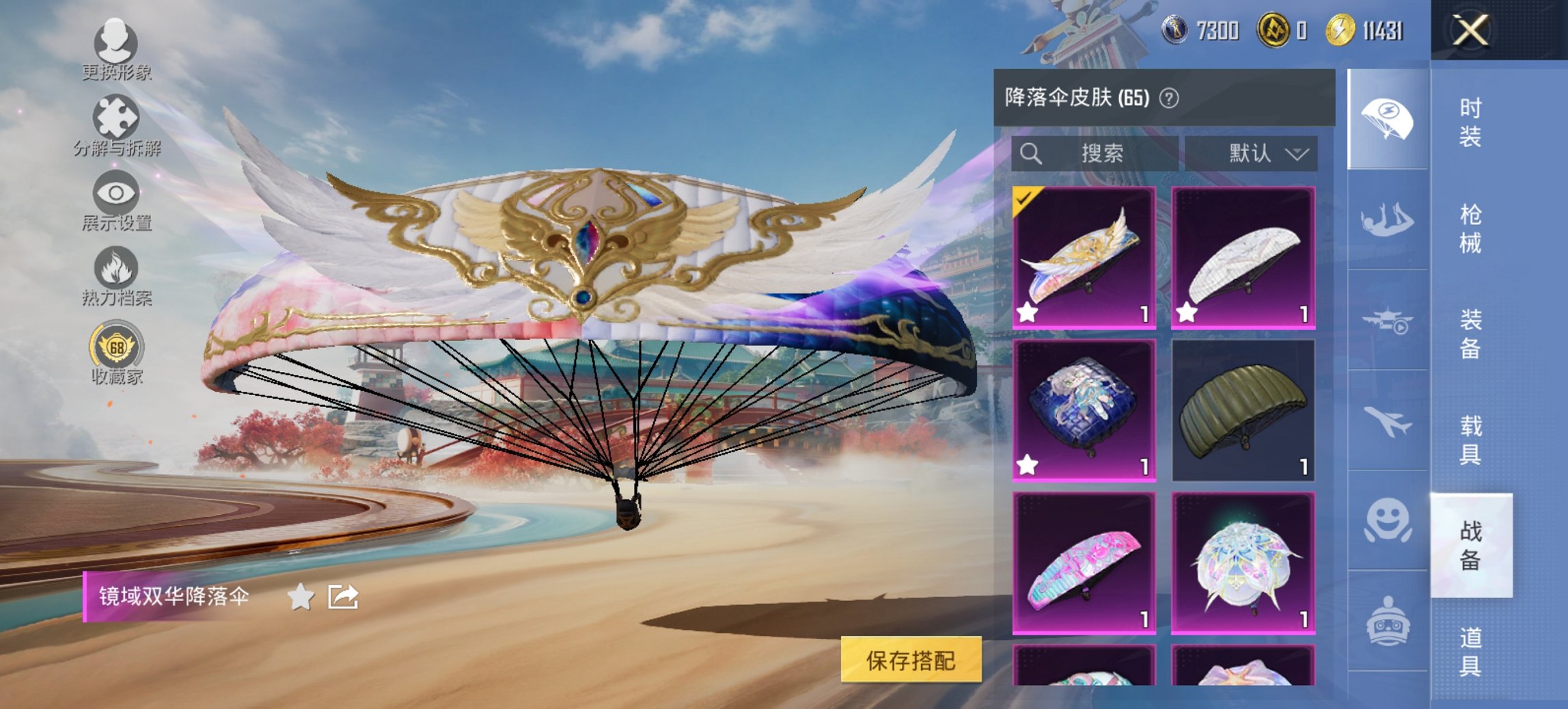Switch to the 时装 tab
The height and width of the screenshot is (709, 1568).
click(1468, 124)
